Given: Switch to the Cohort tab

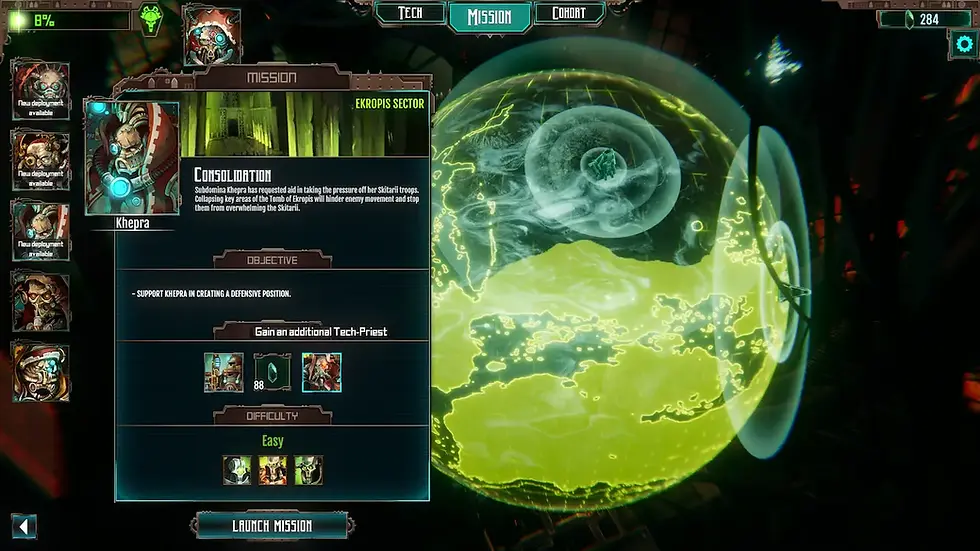Looking at the screenshot, I should point(569,14).
